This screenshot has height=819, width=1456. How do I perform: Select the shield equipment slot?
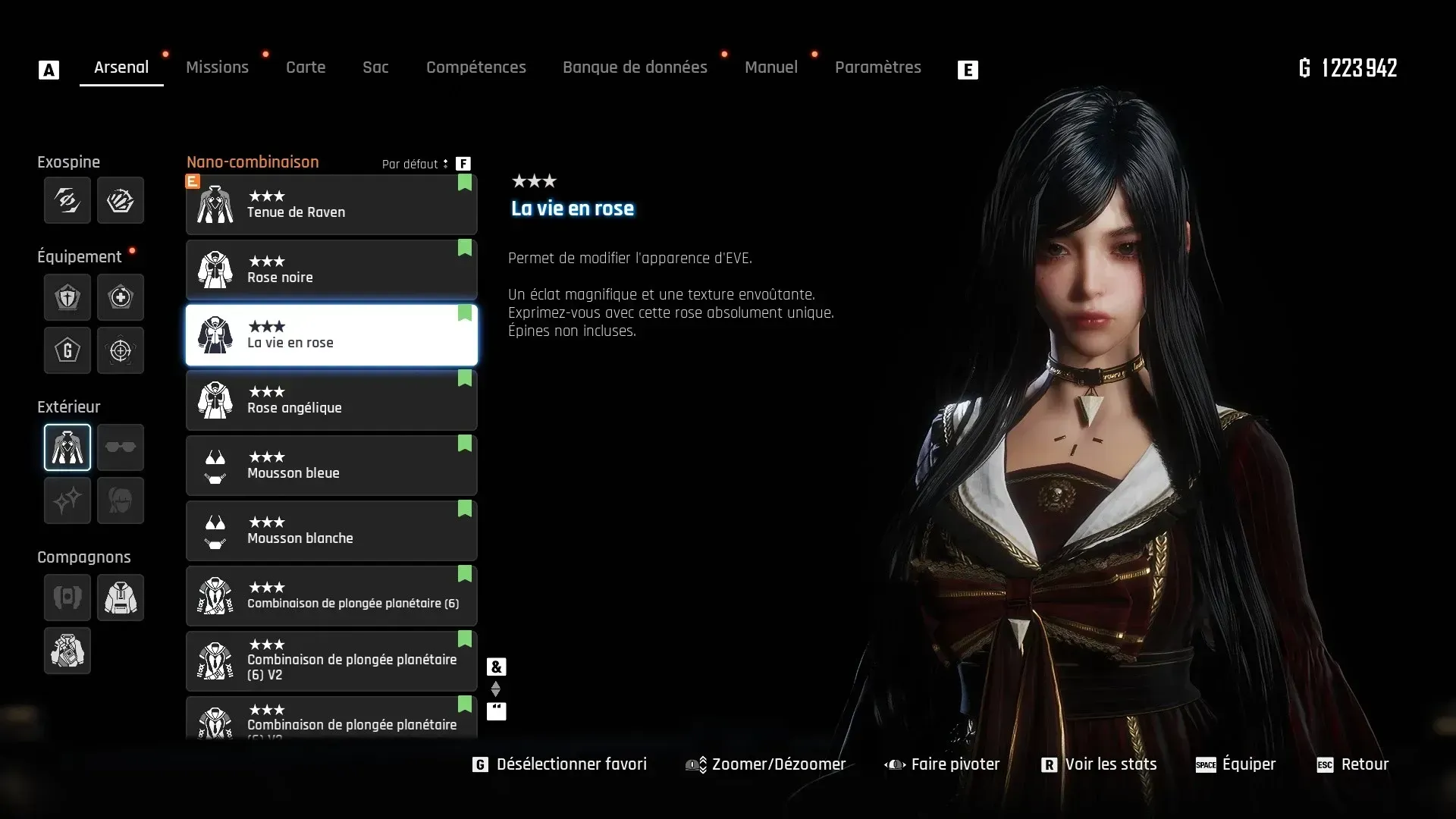click(x=67, y=297)
